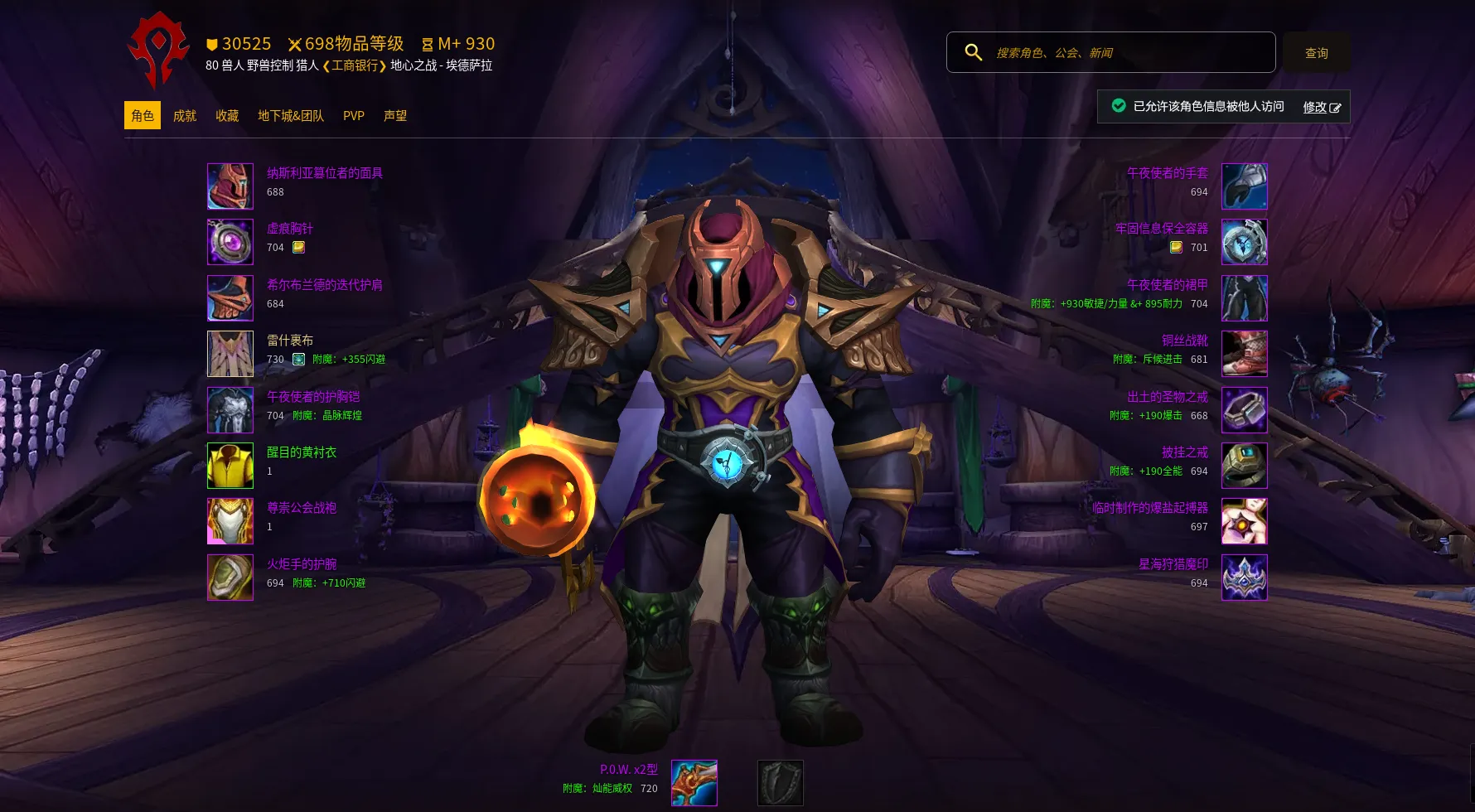Click the 午夜使者的手套 gloves icon
This screenshot has width=1475, height=812.
[1245, 186]
